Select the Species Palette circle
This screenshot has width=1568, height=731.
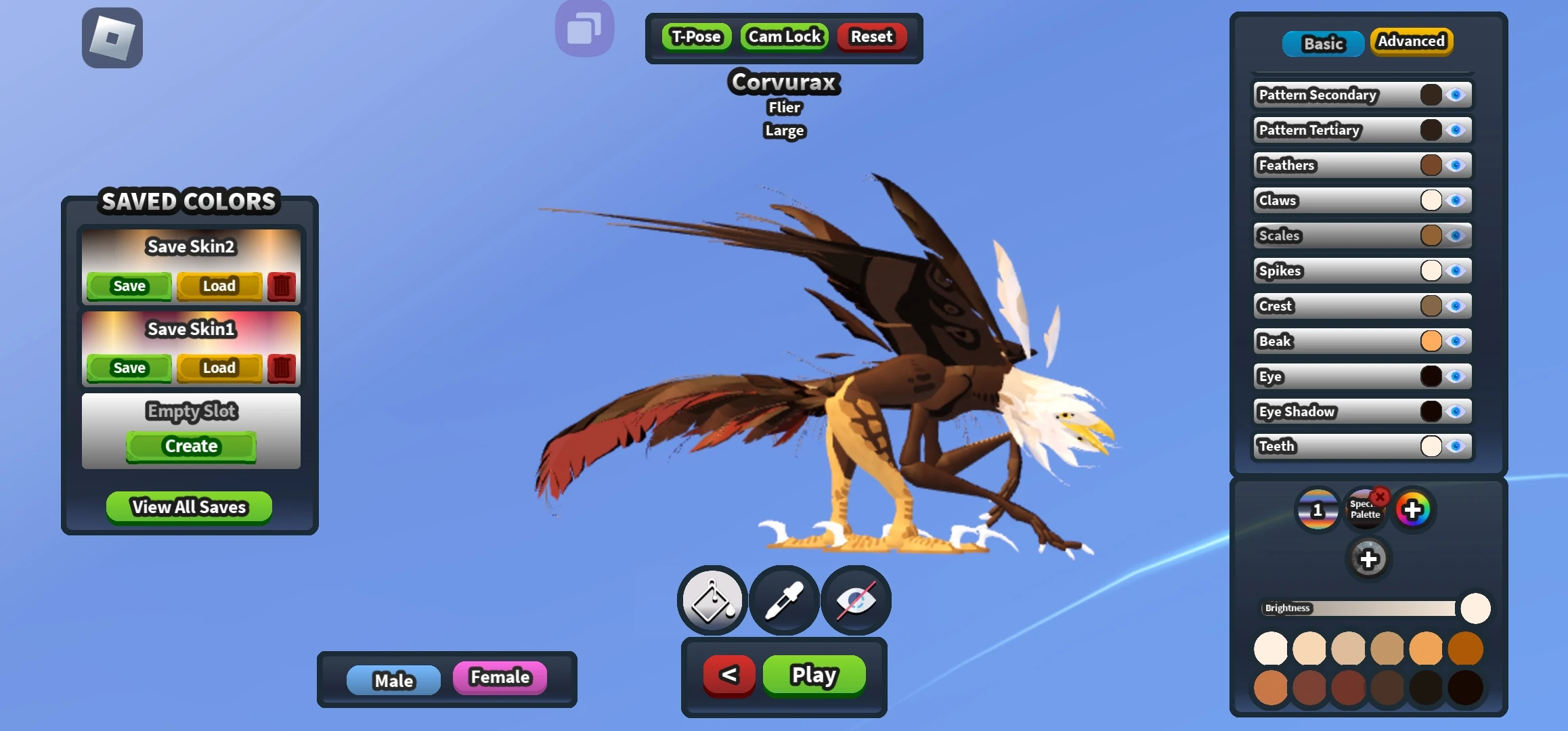coord(1366,510)
